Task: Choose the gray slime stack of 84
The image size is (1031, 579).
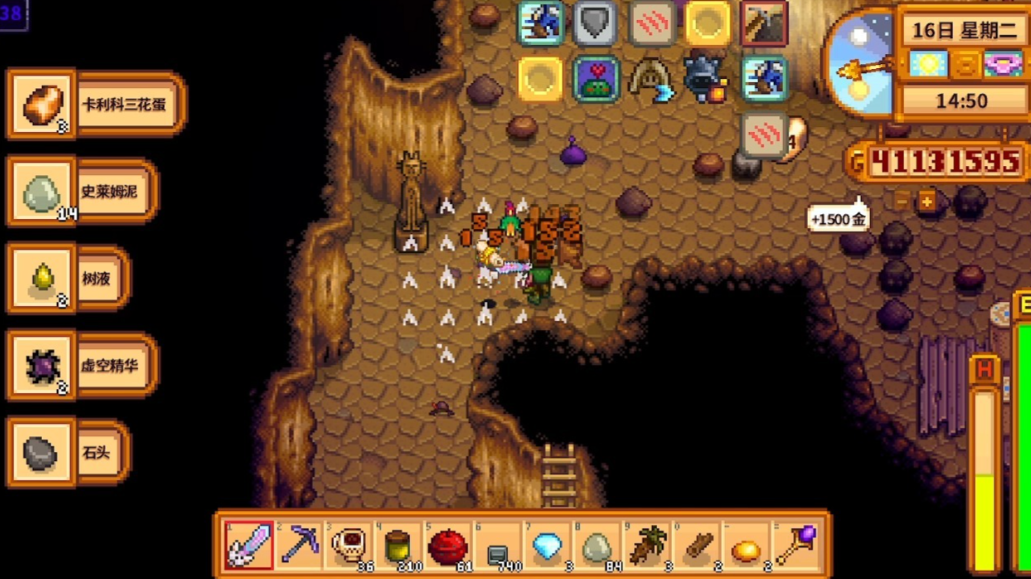Action: [597, 545]
